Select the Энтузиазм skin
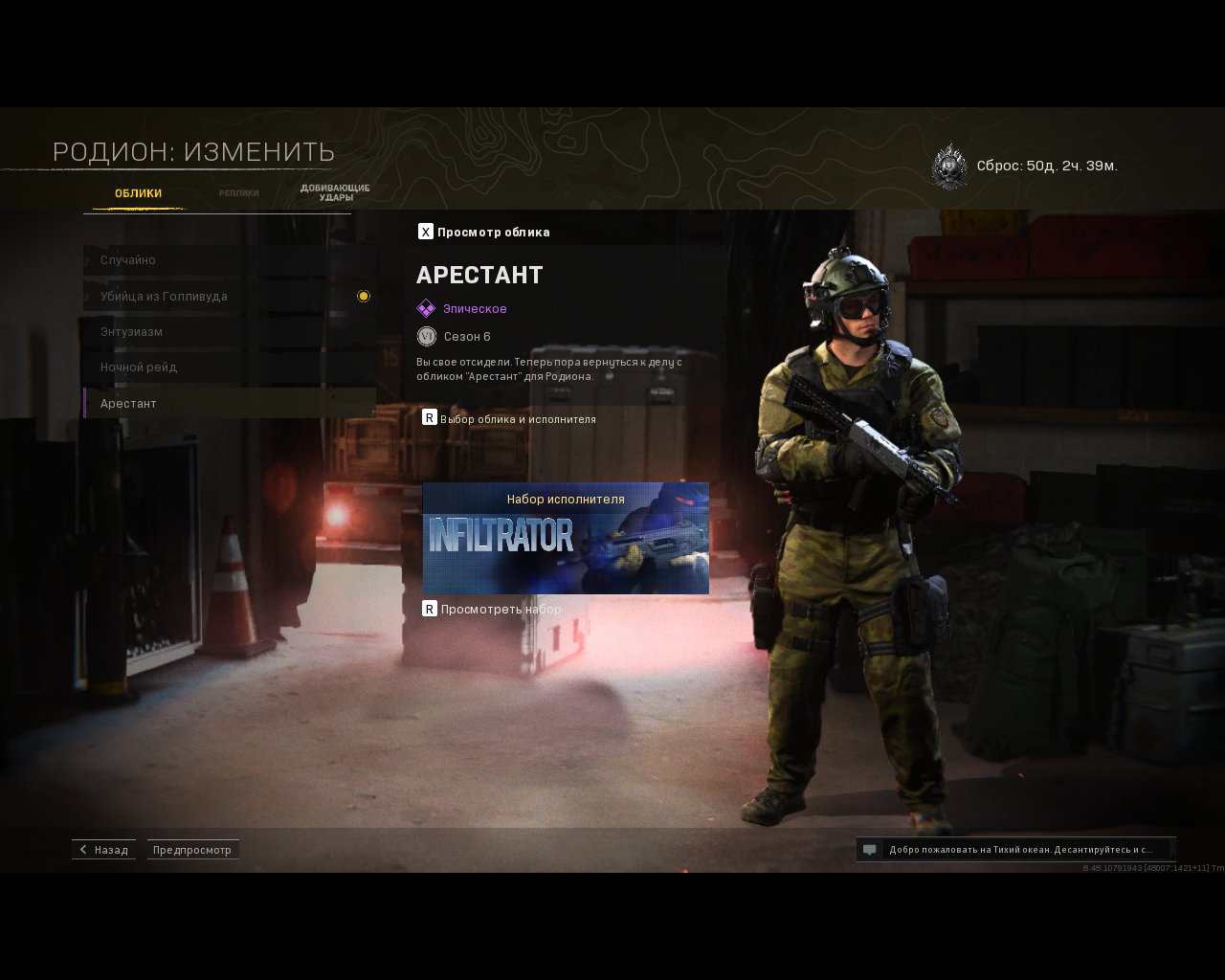The width and height of the screenshot is (1225, 980). [x=230, y=332]
